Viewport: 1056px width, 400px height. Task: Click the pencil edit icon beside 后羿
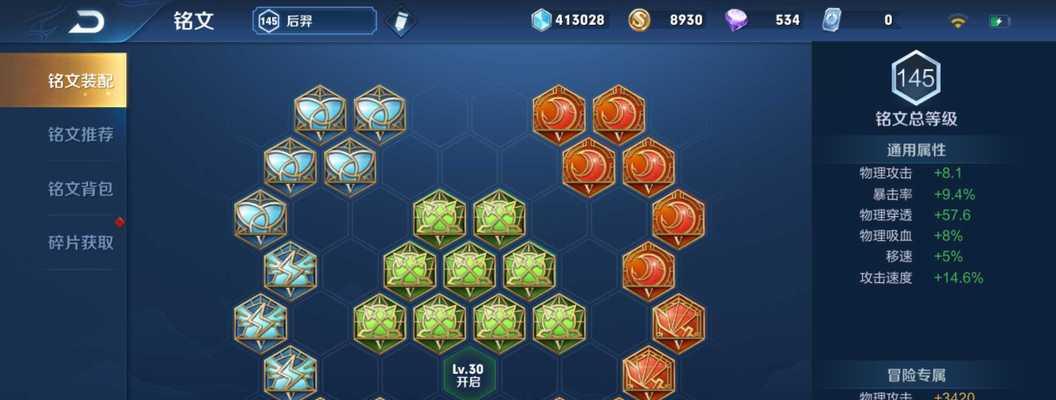(400, 21)
